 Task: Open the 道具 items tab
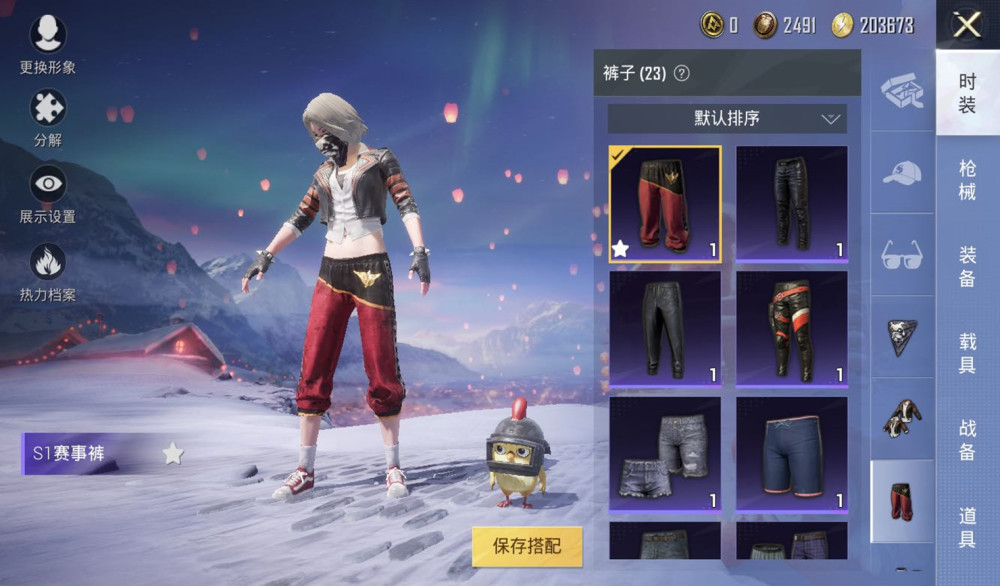coord(967,527)
